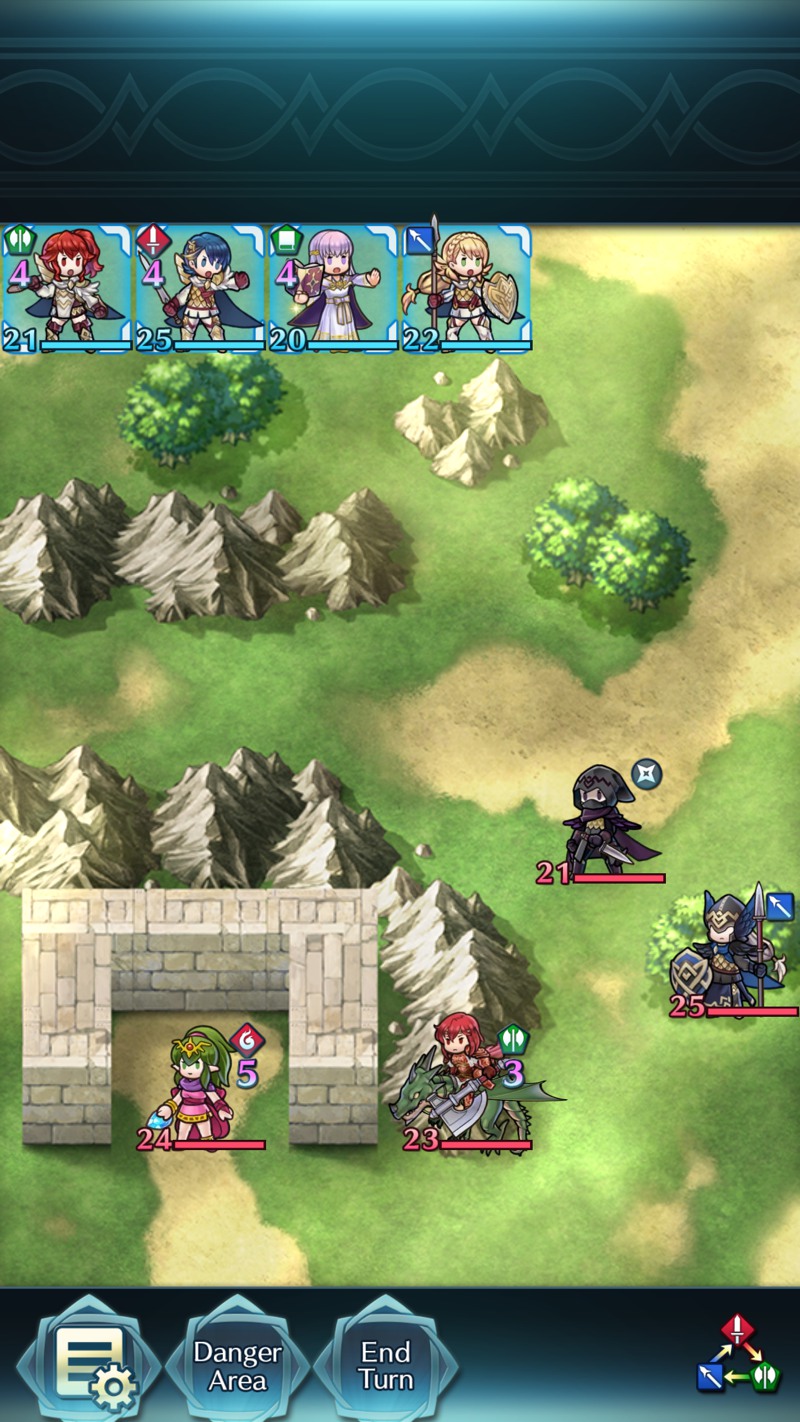End the current turn
Screen dimensions: 800x1422
coord(386,1366)
